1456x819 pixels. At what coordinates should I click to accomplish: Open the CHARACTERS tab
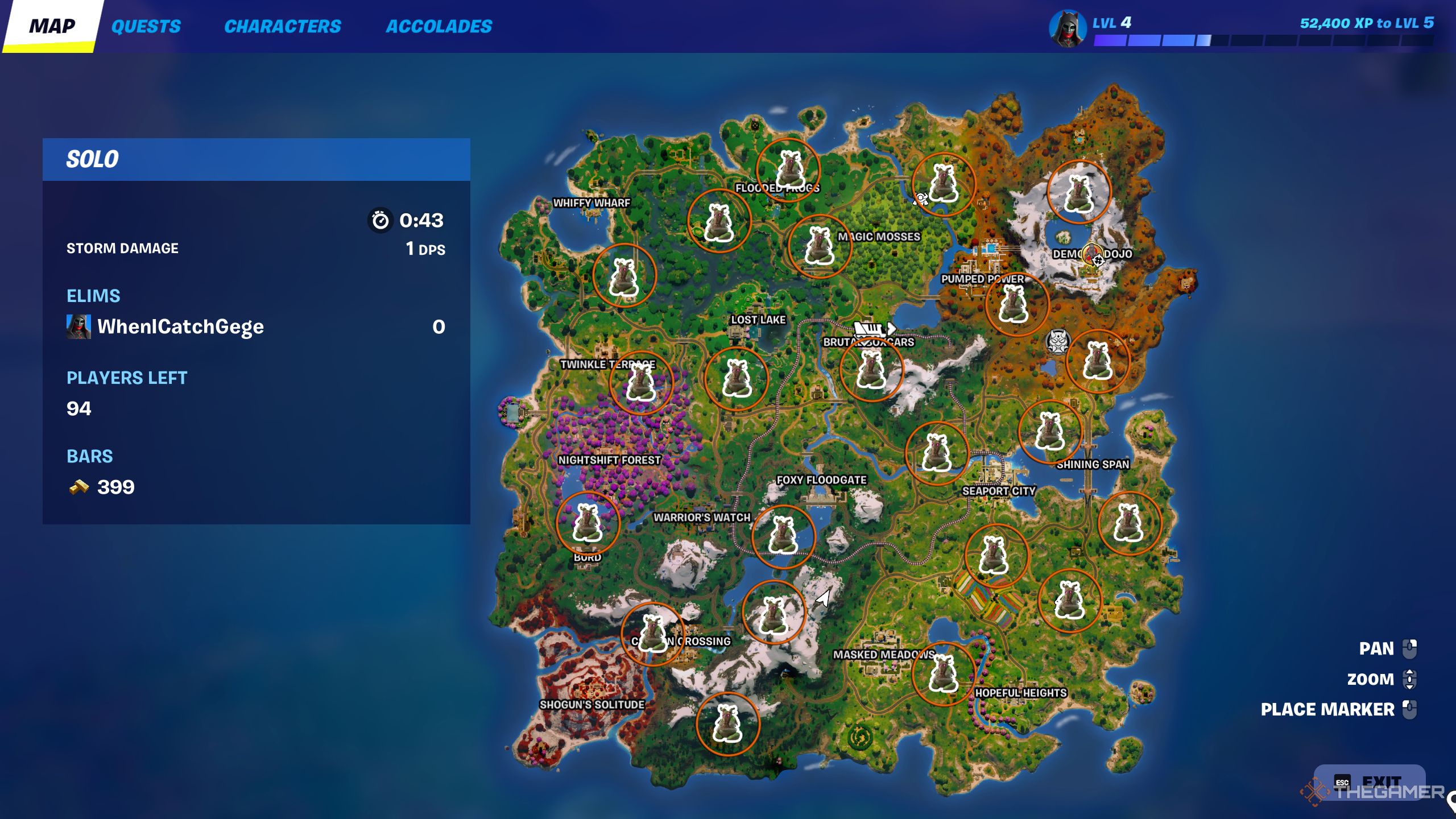[x=283, y=26]
